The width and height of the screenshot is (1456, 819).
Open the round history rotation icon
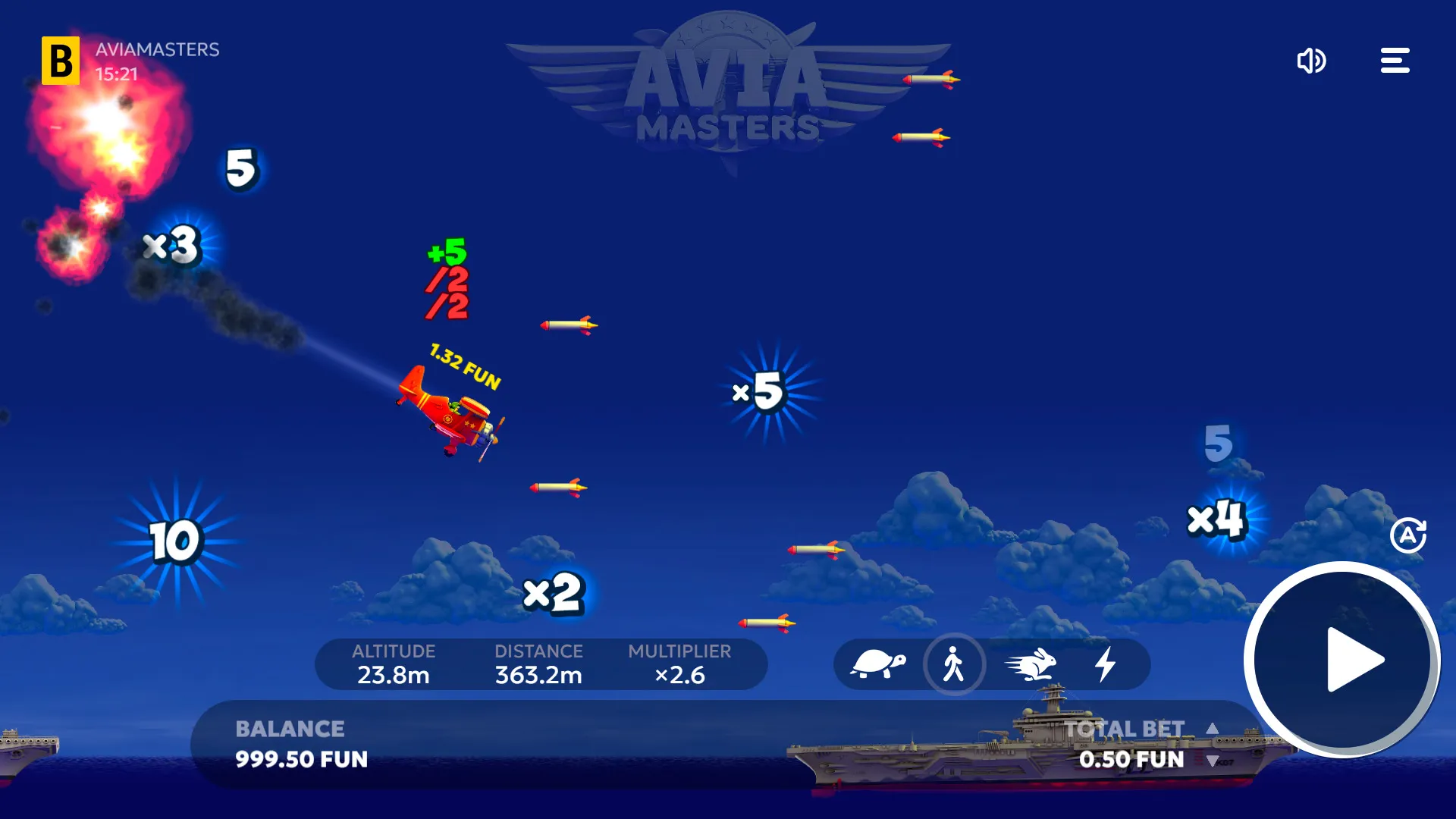(x=1409, y=535)
